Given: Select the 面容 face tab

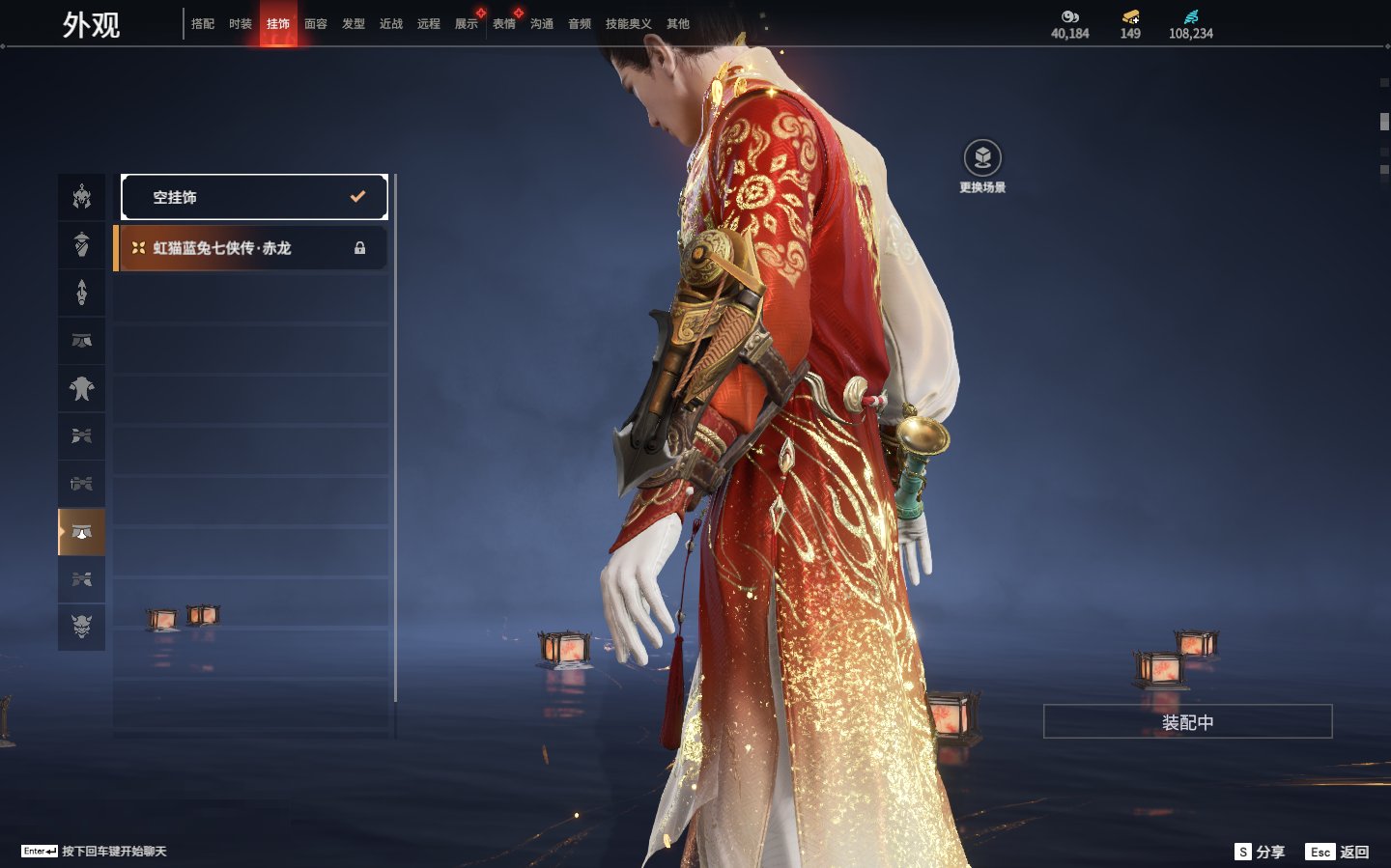Looking at the screenshot, I should click(316, 24).
